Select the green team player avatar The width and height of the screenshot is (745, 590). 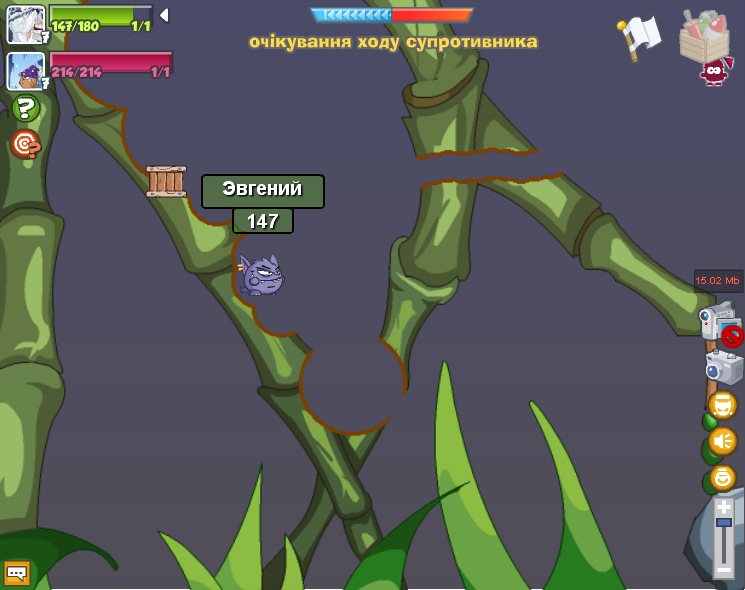[x=25, y=24]
